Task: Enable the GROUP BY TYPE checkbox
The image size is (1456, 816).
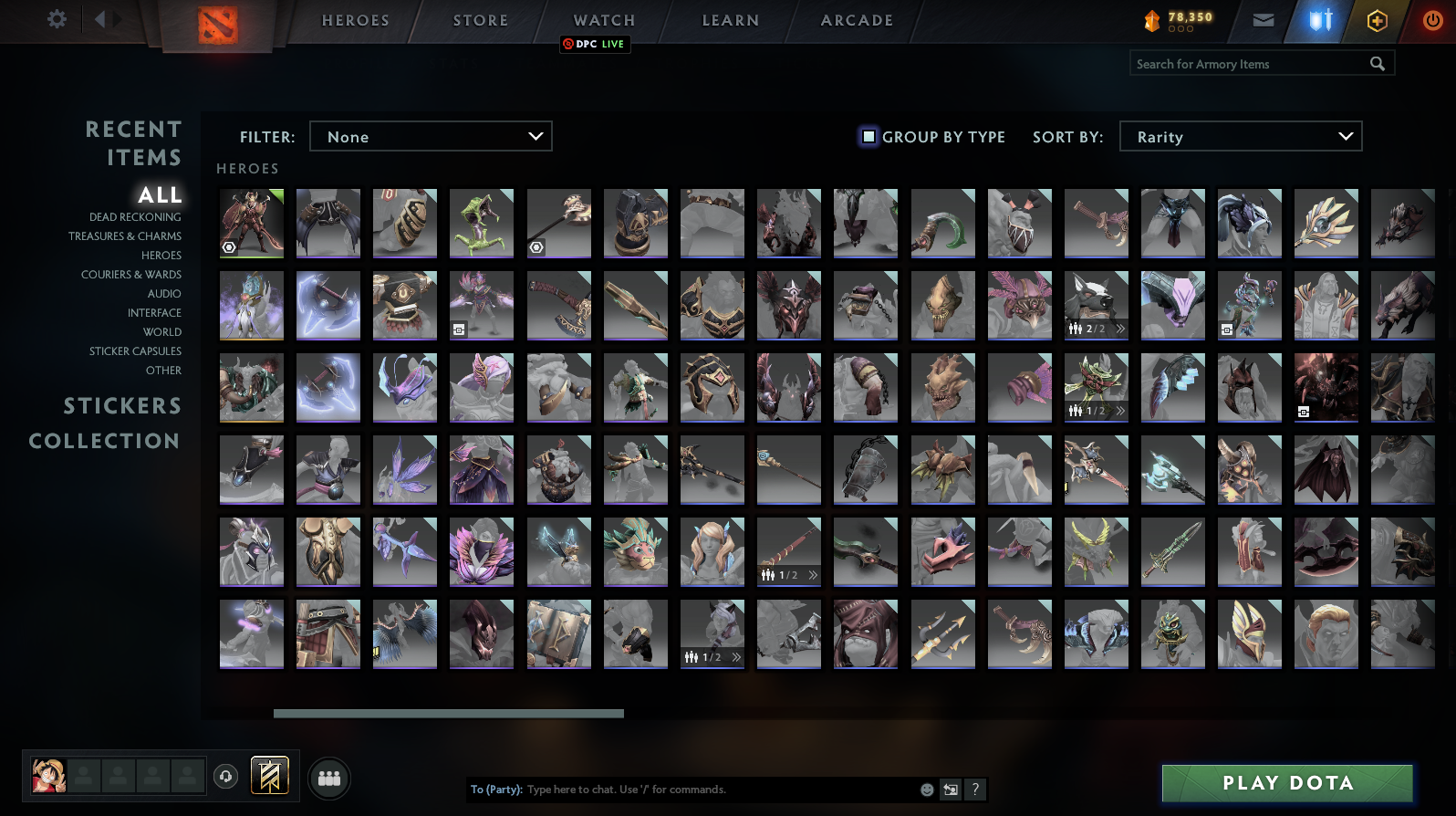Action: pos(867,136)
